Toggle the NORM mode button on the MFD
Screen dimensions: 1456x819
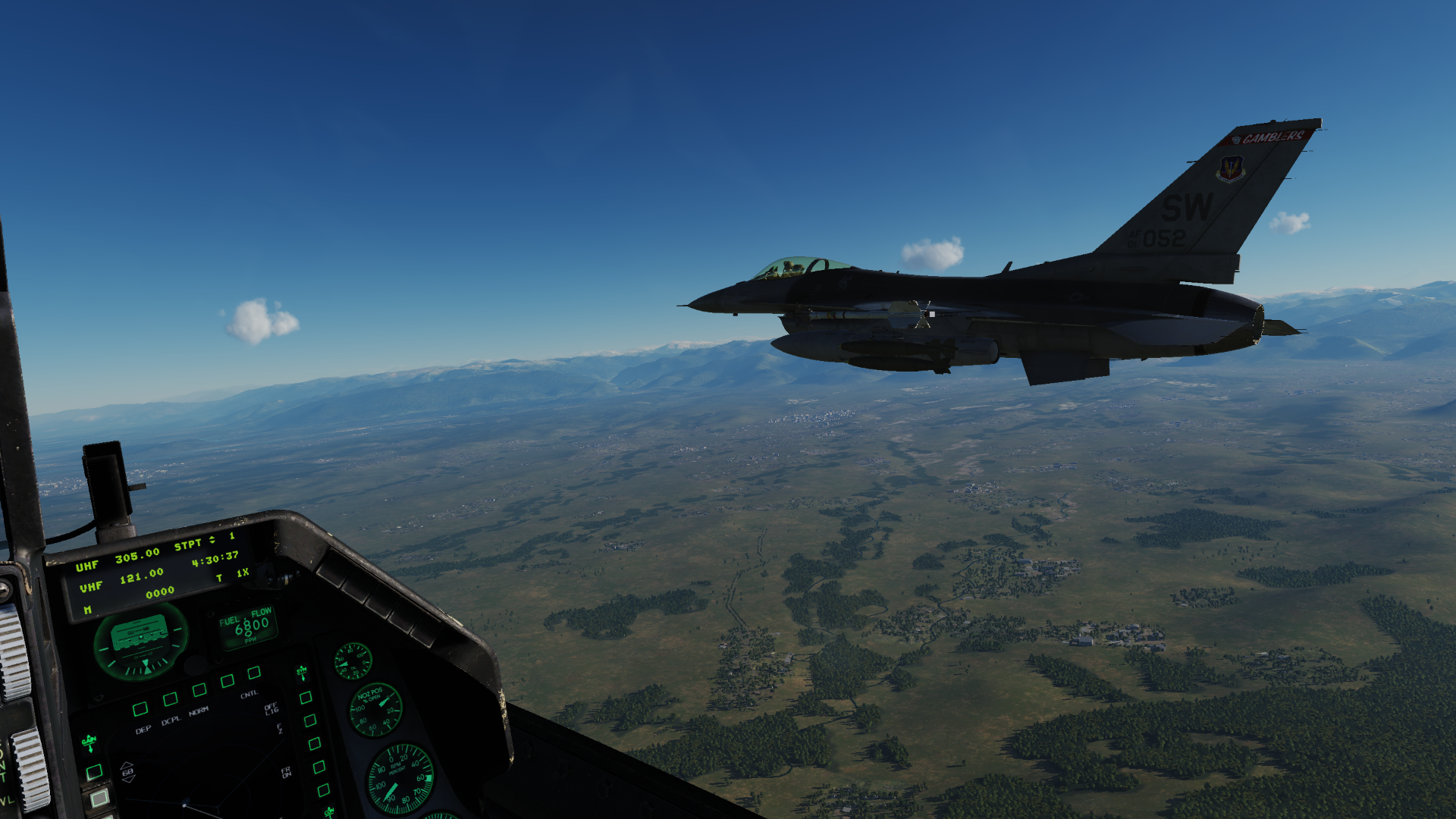click(199, 689)
